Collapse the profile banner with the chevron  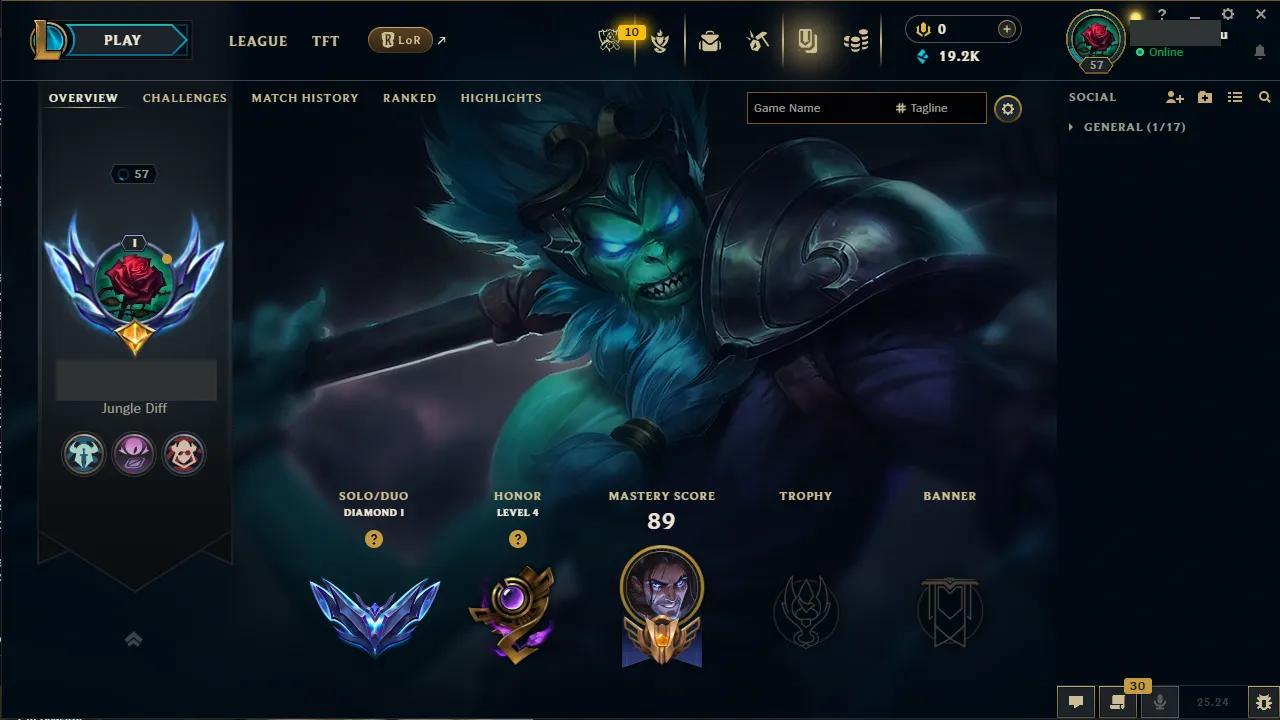134,639
